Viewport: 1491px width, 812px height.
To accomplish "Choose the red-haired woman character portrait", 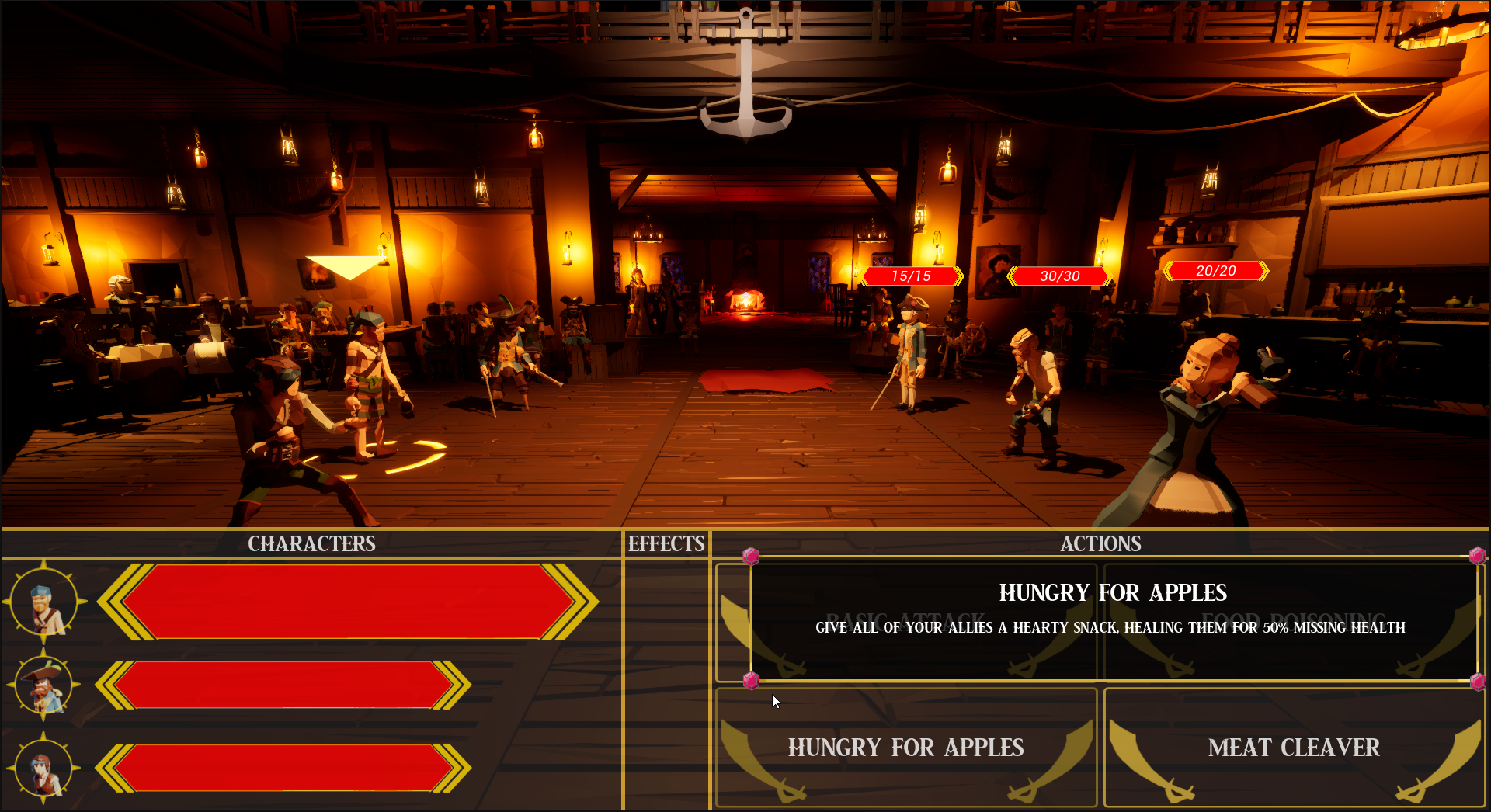I will coord(44,769).
